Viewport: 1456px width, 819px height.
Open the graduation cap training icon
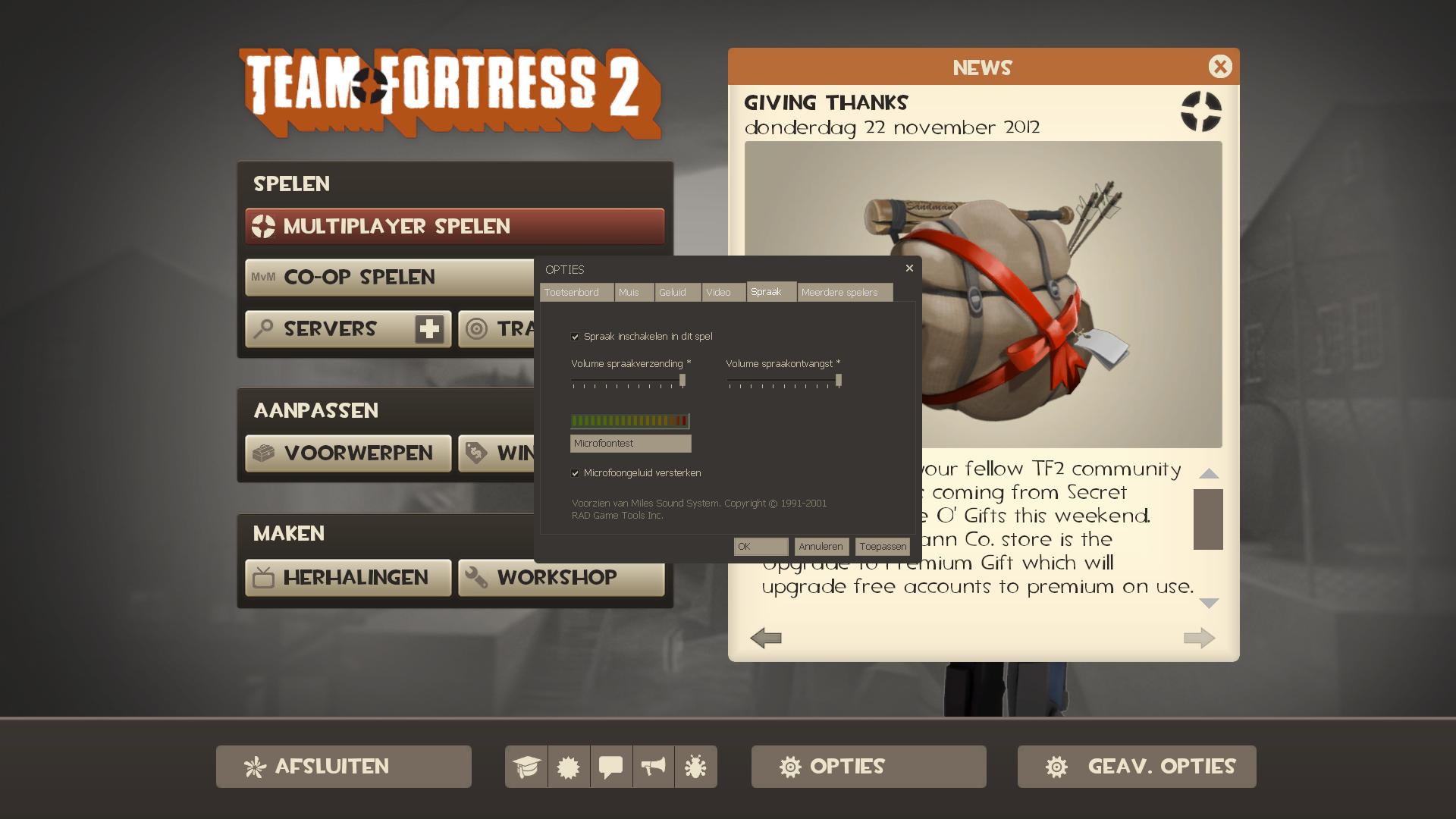pos(528,766)
